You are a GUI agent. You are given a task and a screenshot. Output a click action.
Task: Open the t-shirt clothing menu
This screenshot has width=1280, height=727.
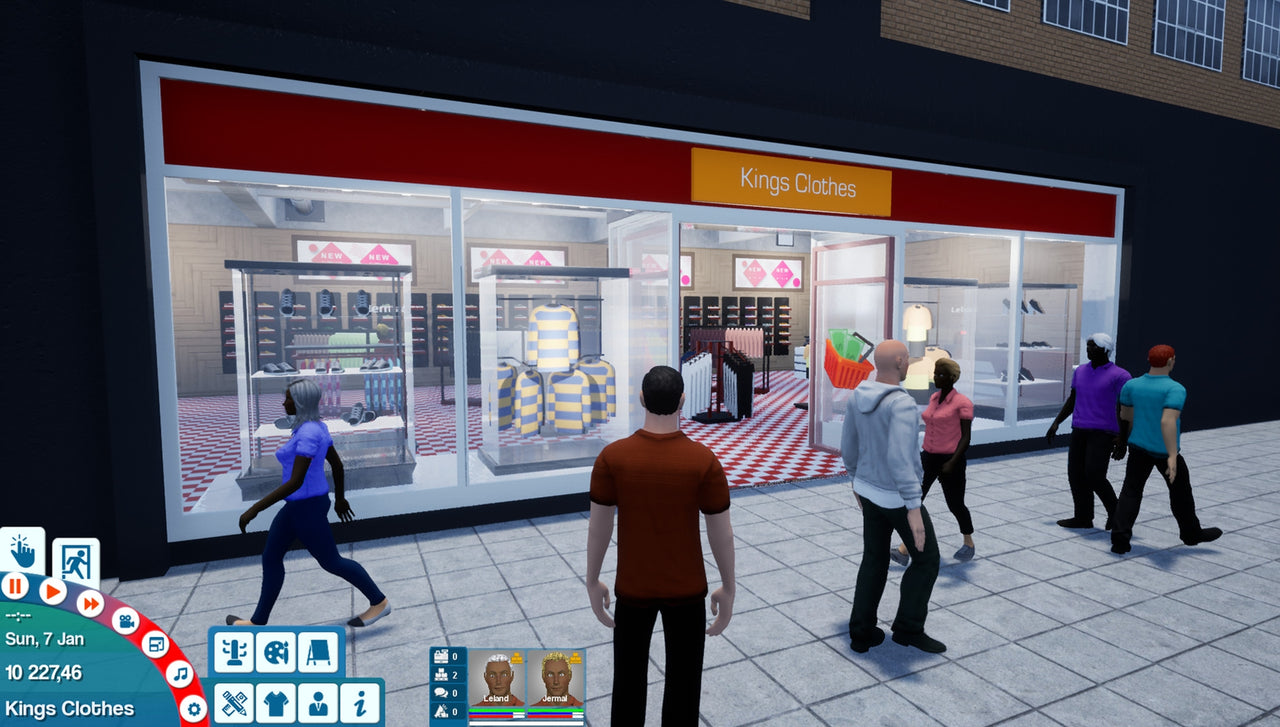click(x=275, y=702)
